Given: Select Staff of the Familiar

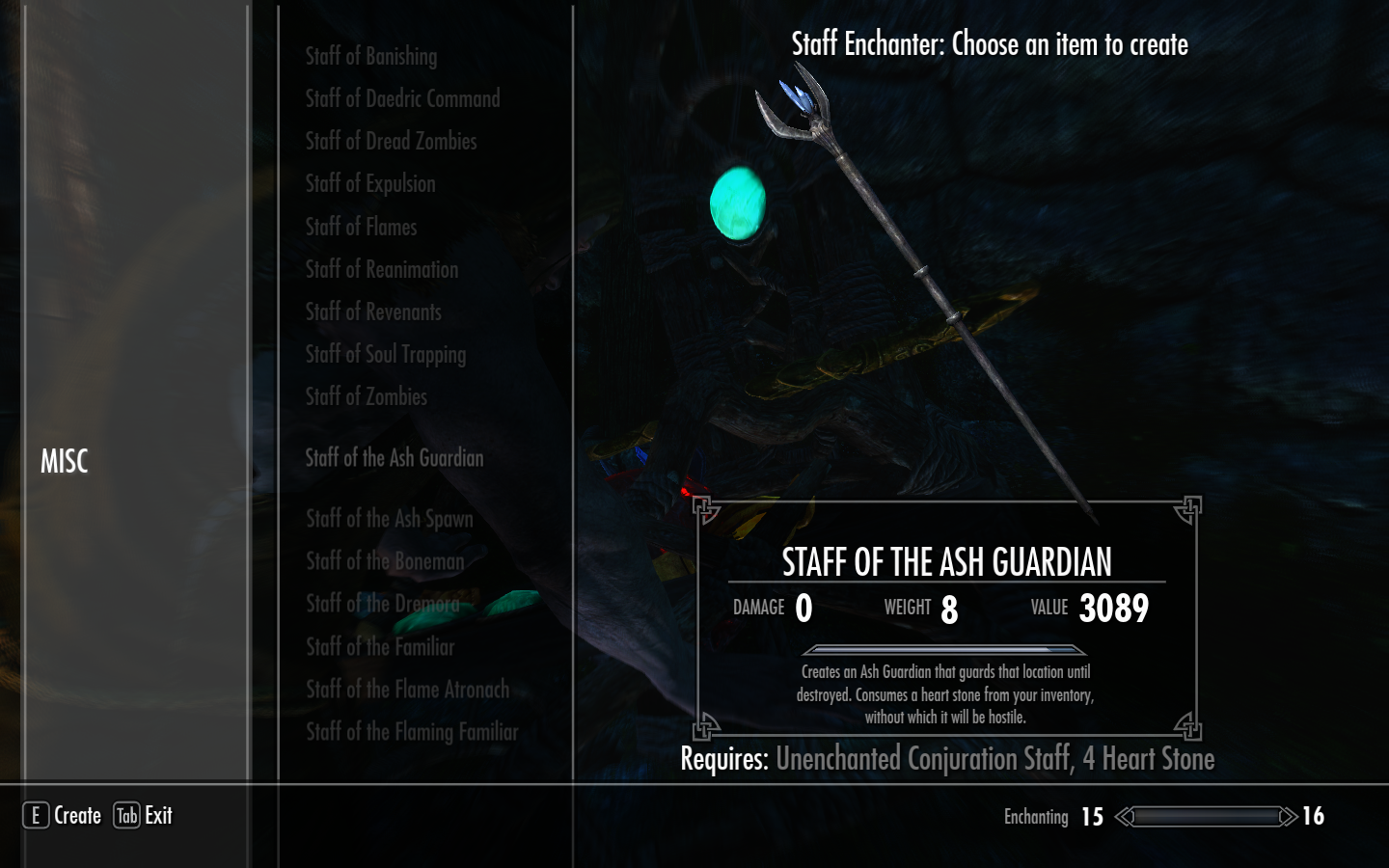Looking at the screenshot, I should pos(380,646).
